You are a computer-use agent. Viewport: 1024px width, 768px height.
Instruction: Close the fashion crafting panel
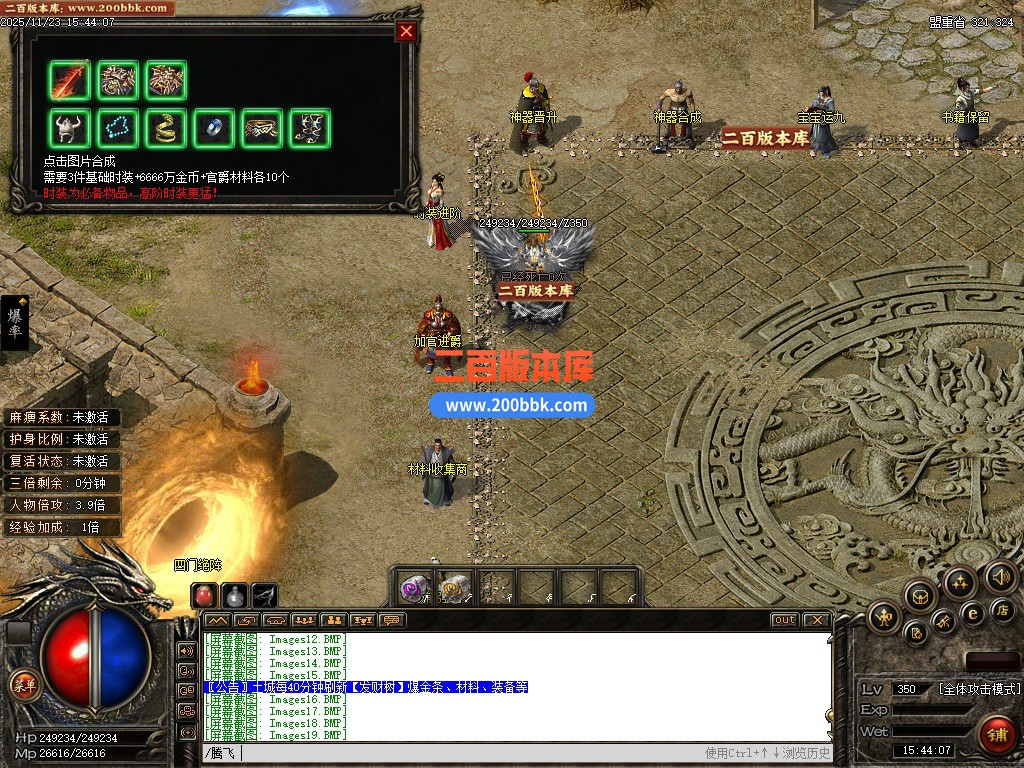click(x=406, y=31)
